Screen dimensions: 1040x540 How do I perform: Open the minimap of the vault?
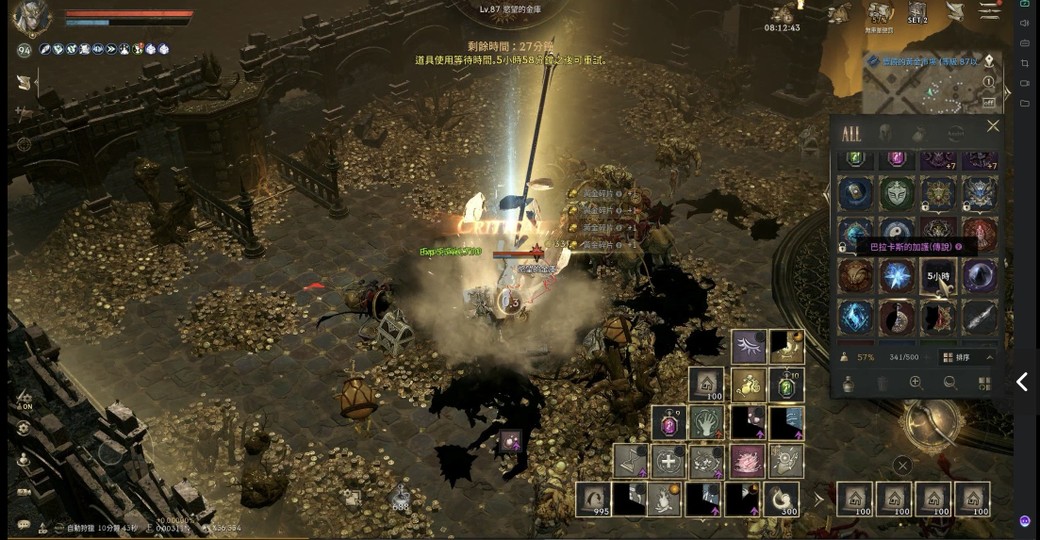[x=930, y=83]
